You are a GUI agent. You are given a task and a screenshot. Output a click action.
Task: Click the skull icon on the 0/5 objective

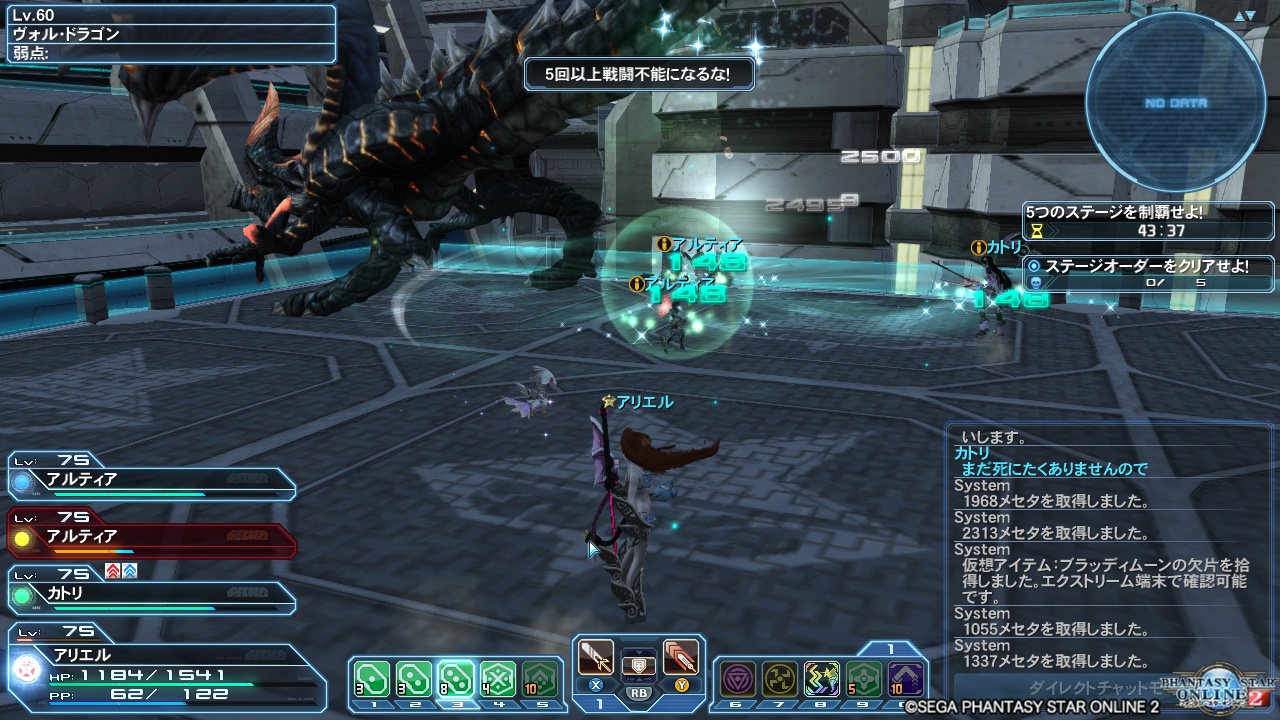tap(1037, 281)
